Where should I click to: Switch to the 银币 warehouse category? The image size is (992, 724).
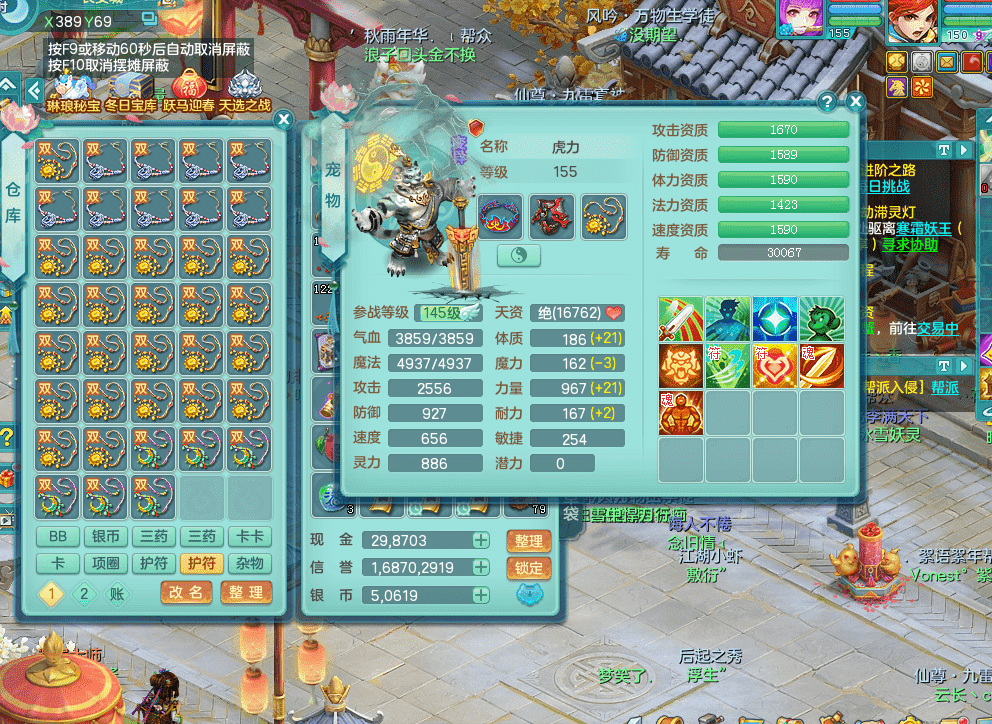[105, 537]
